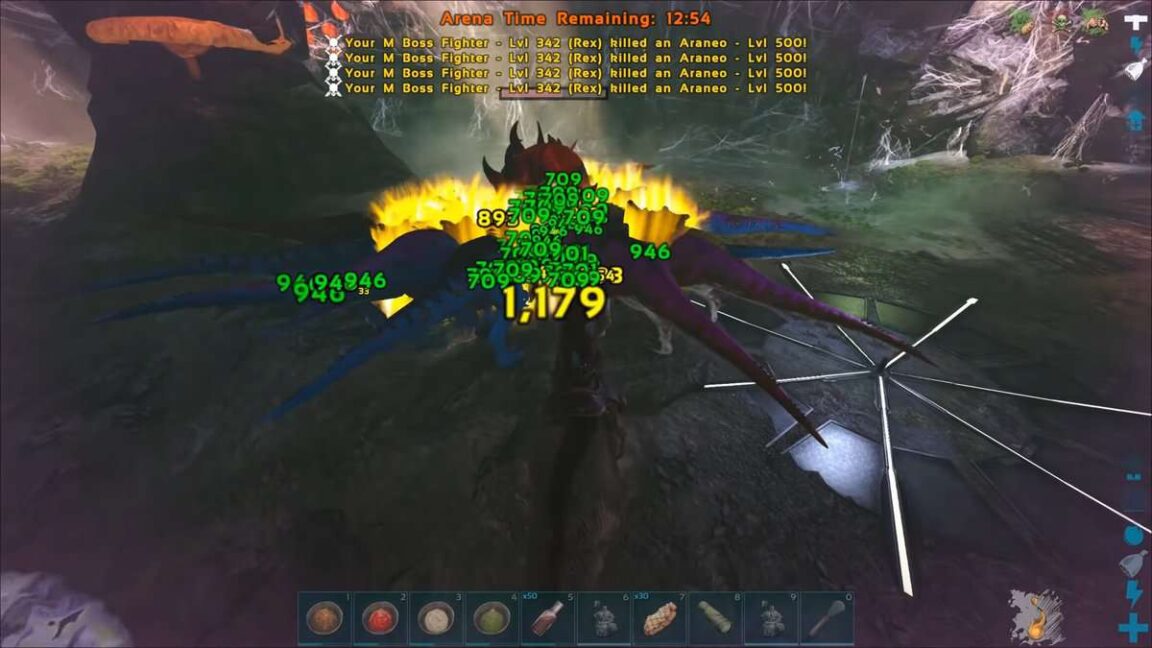Click the blue stamina lightning bolt icon
This screenshot has height=648, width=1152.
[x=1133, y=594]
